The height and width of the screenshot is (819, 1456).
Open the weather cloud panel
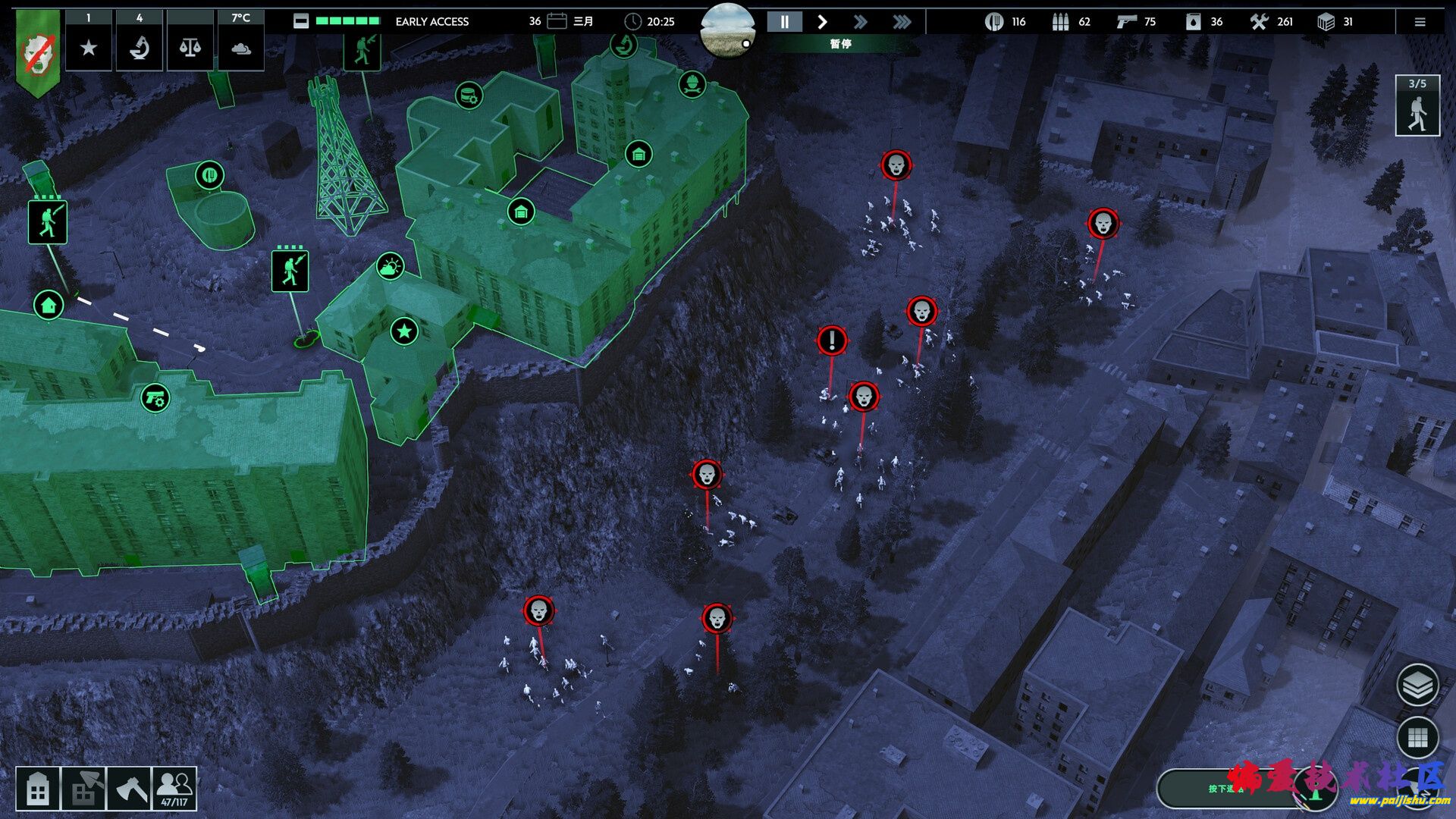pos(240,48)
